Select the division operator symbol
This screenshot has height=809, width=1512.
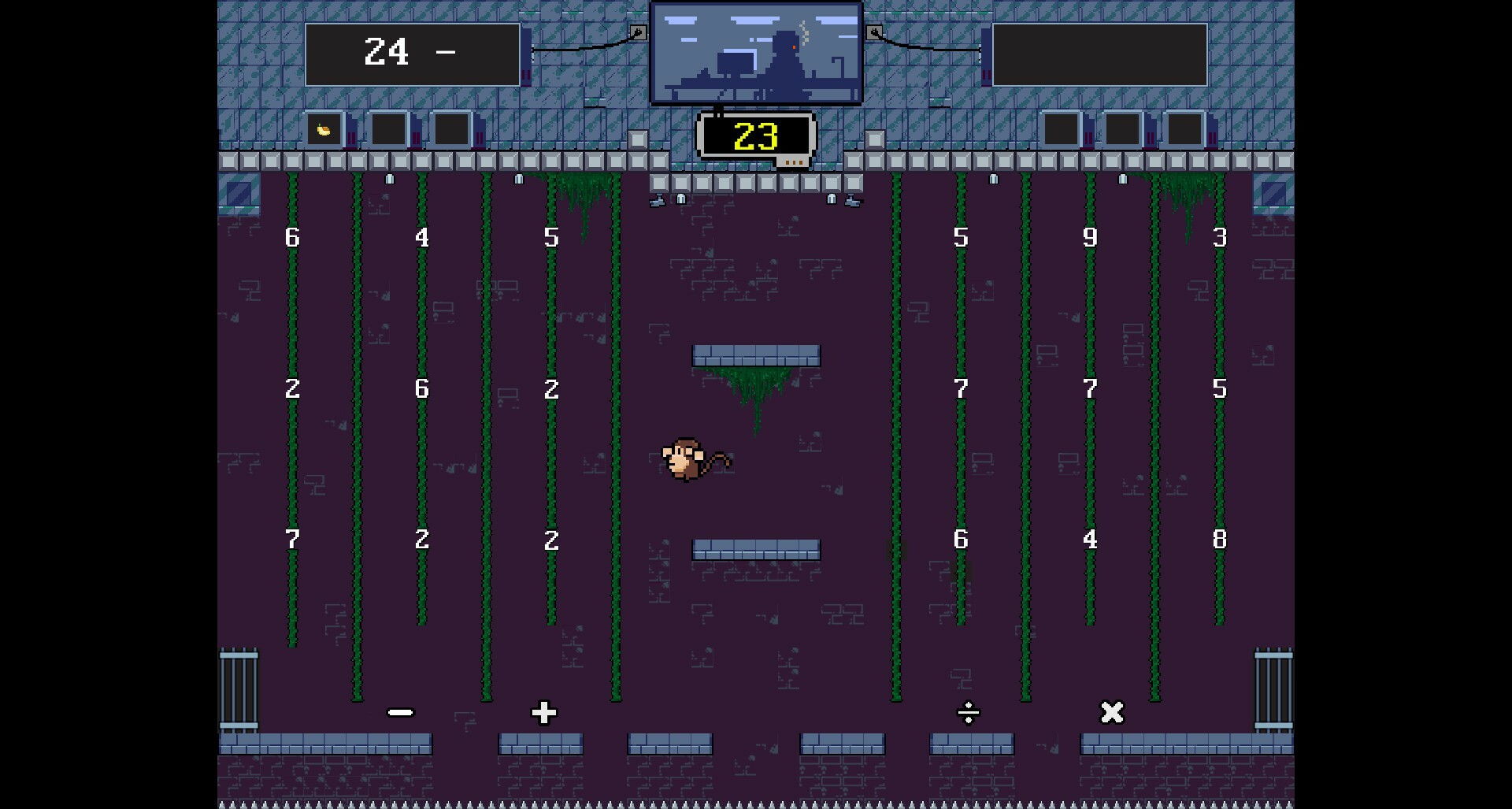point(968,714)
